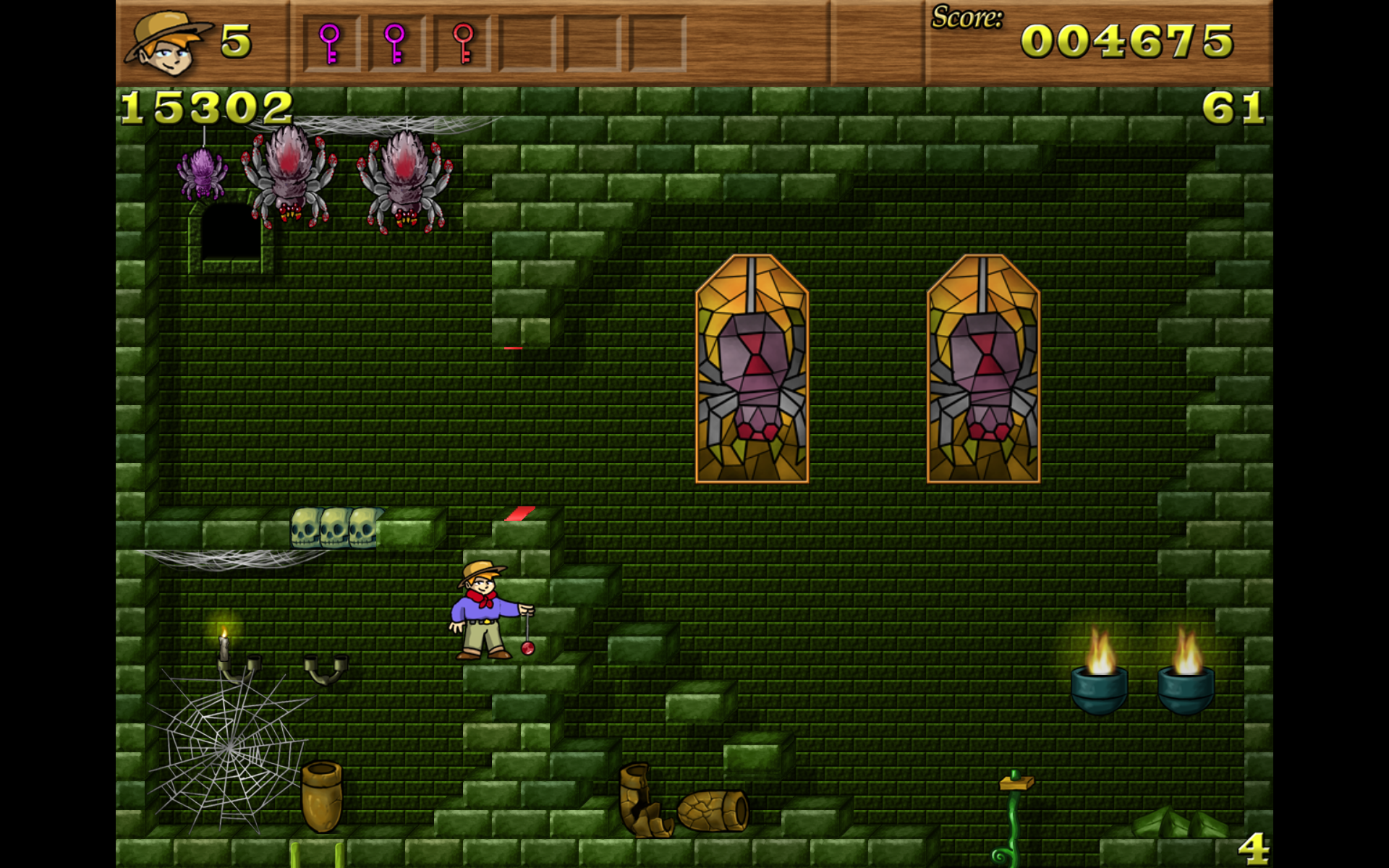Image resolution: width=1389 pixels, height=868 pixels.
Task: Select the red key inventory slot
Action: click(x=463, y=43)
